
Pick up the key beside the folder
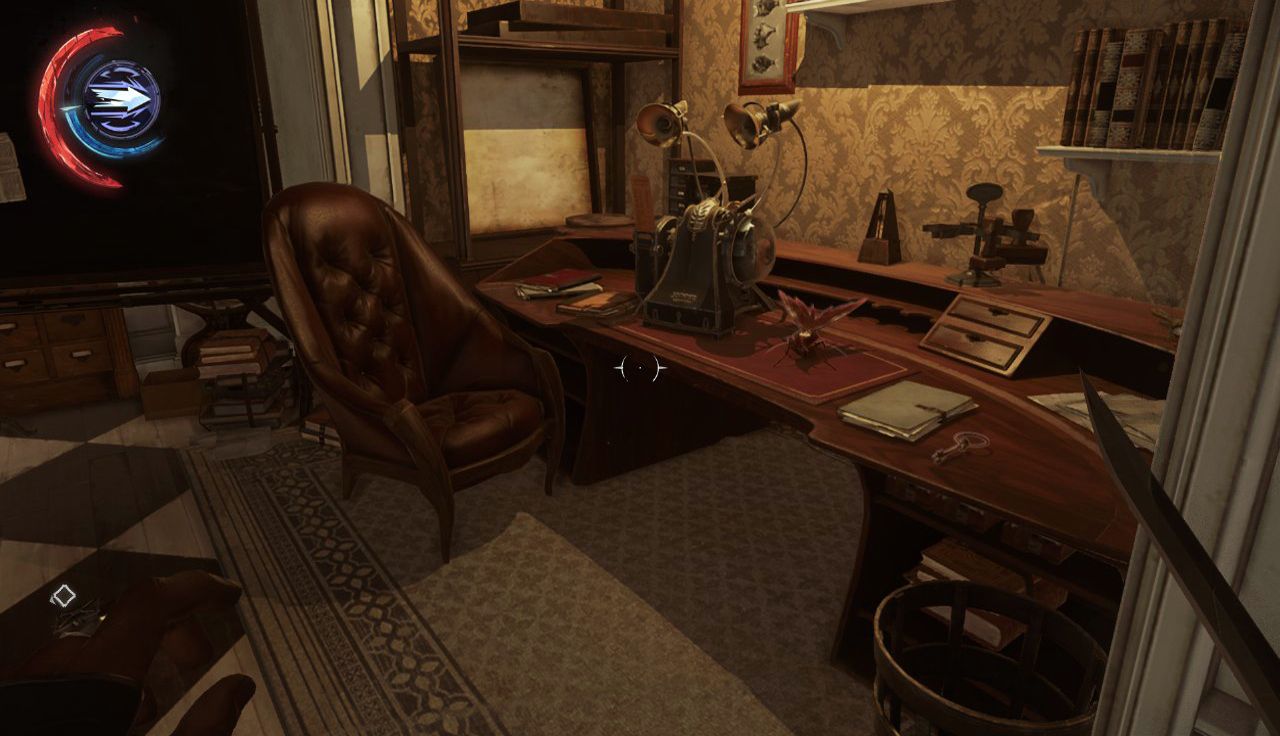pos(962,445)
